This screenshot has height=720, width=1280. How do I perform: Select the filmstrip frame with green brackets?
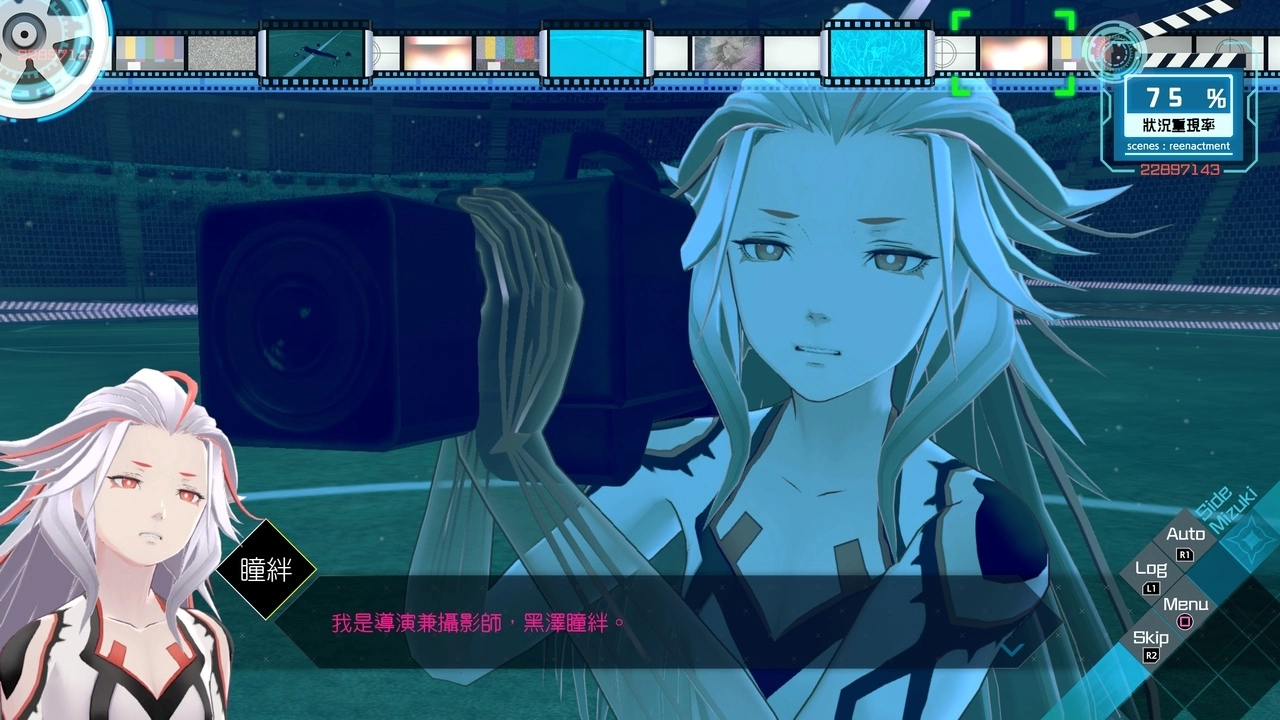[x=1015, y=55]
